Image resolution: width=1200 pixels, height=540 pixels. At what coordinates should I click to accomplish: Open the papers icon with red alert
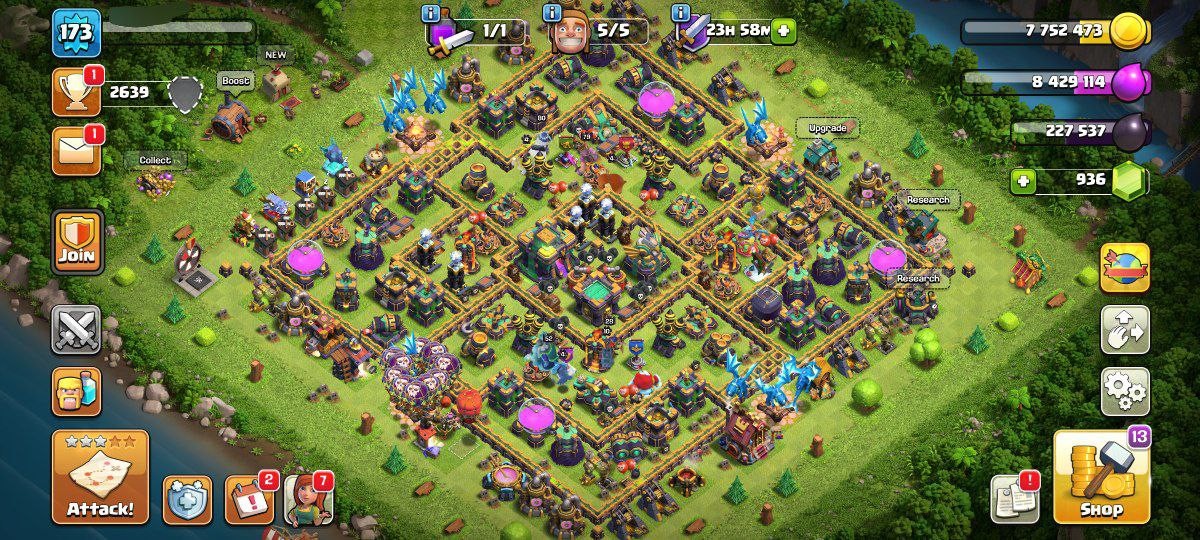(1014, 497)
